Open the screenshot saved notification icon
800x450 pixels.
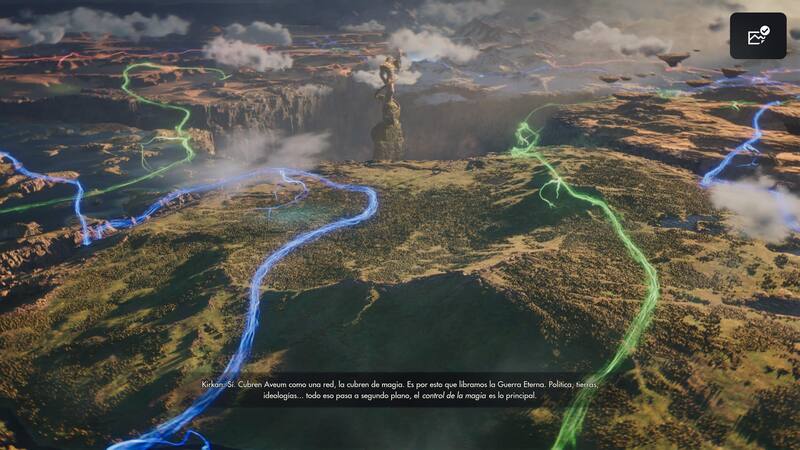(757, 36)
